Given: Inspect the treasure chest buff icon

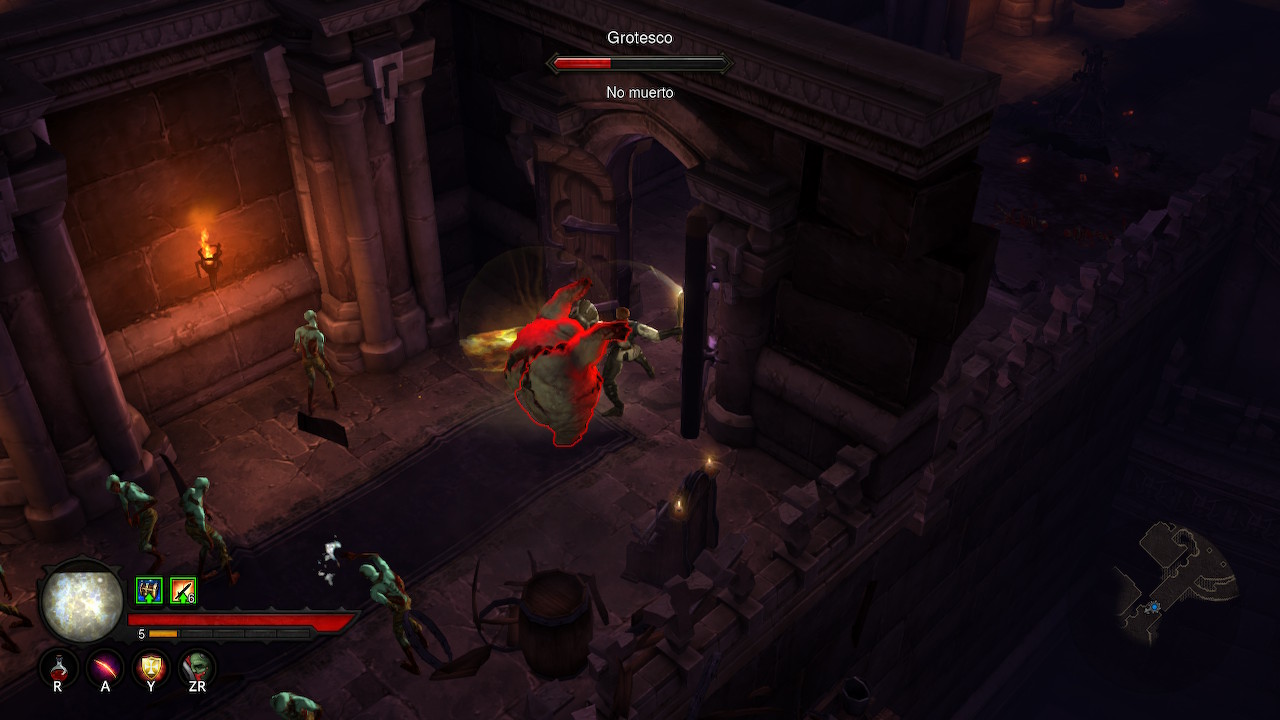Looking at the screenshot, I should pyautogui.click(x=149, y=591).
